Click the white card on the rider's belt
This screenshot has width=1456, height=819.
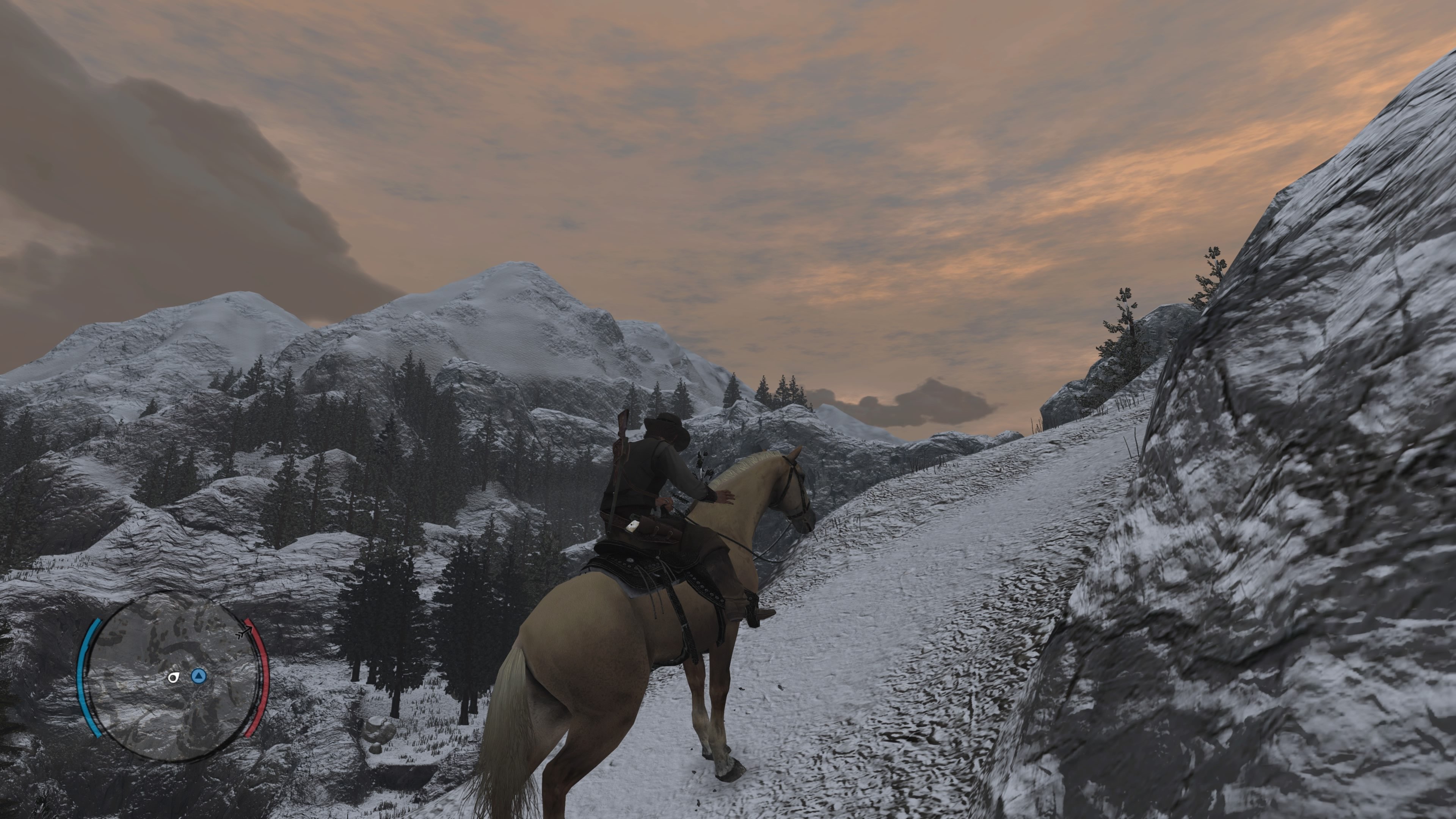pos(633,526)
